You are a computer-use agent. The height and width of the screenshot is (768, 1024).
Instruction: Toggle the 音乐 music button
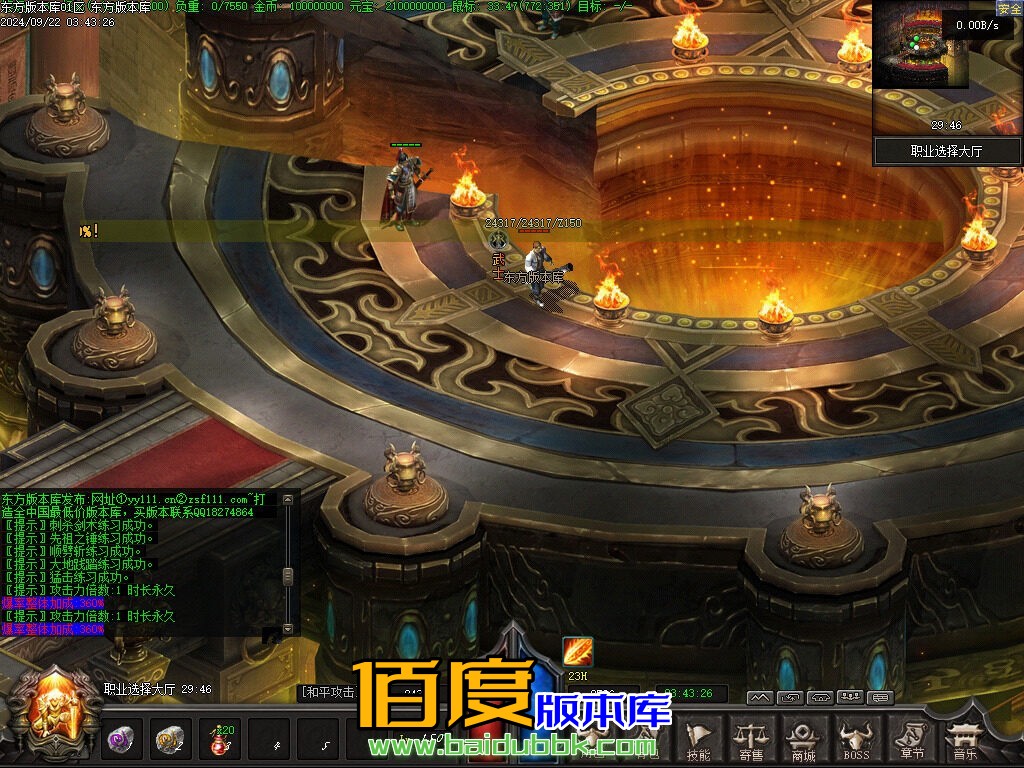click(x=965, y=739)
